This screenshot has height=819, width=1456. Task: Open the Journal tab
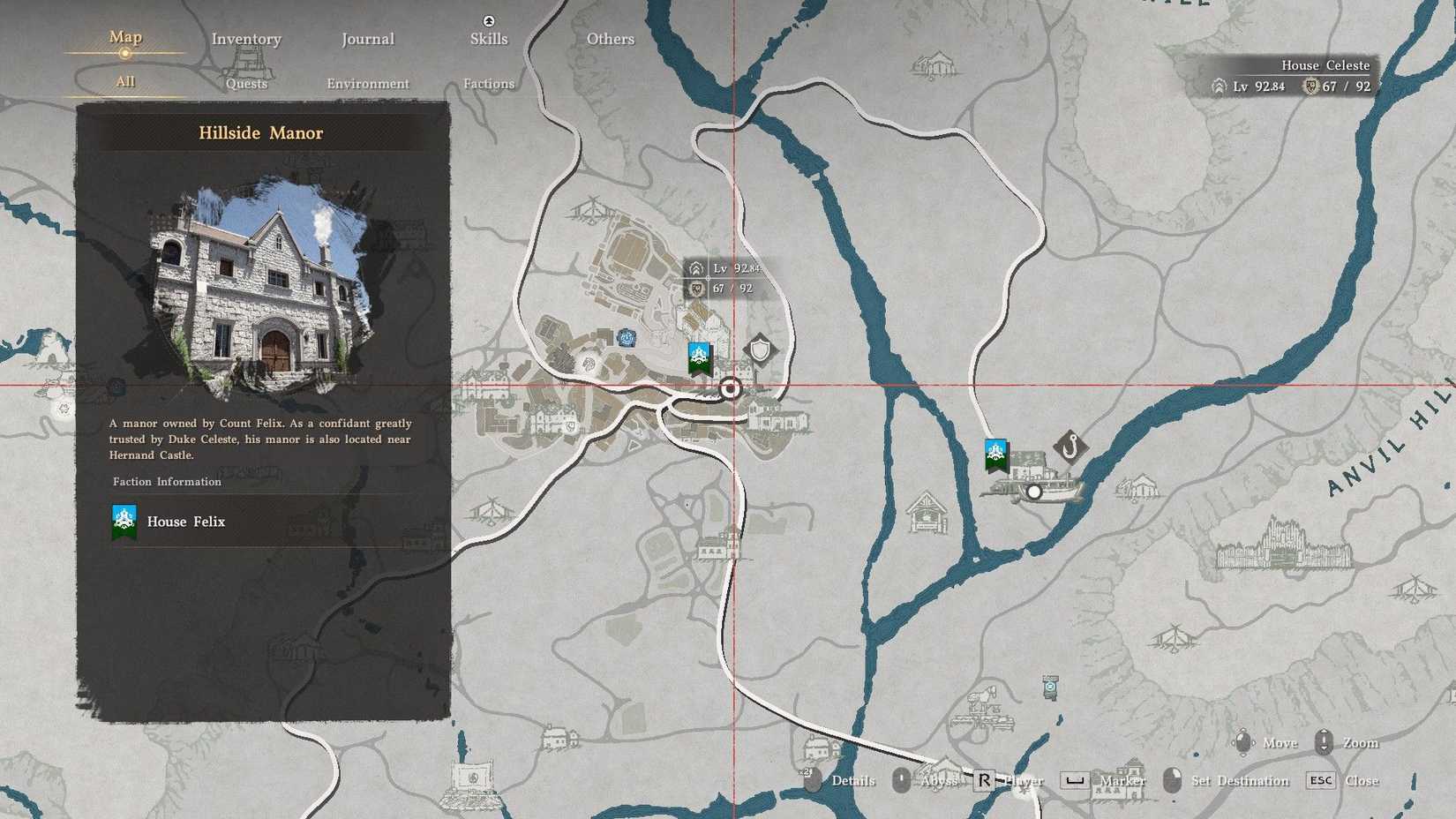click(367, 39)
